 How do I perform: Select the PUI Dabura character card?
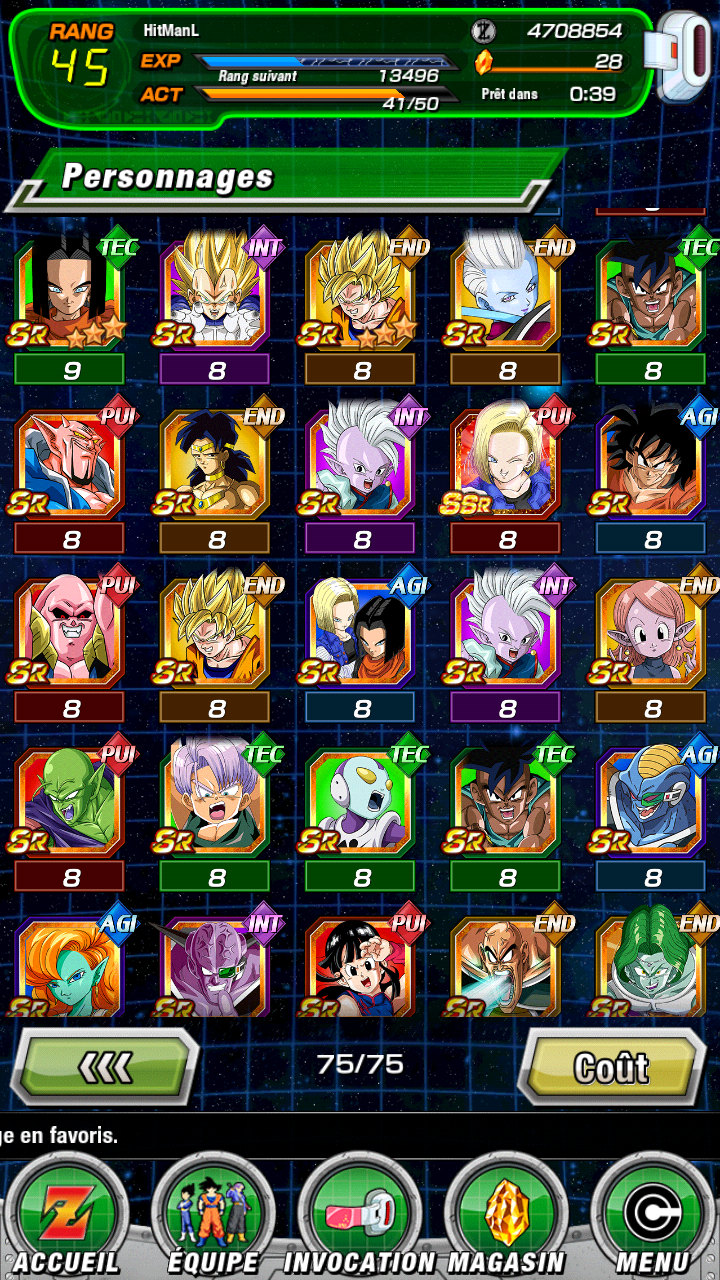pos(70,462)
